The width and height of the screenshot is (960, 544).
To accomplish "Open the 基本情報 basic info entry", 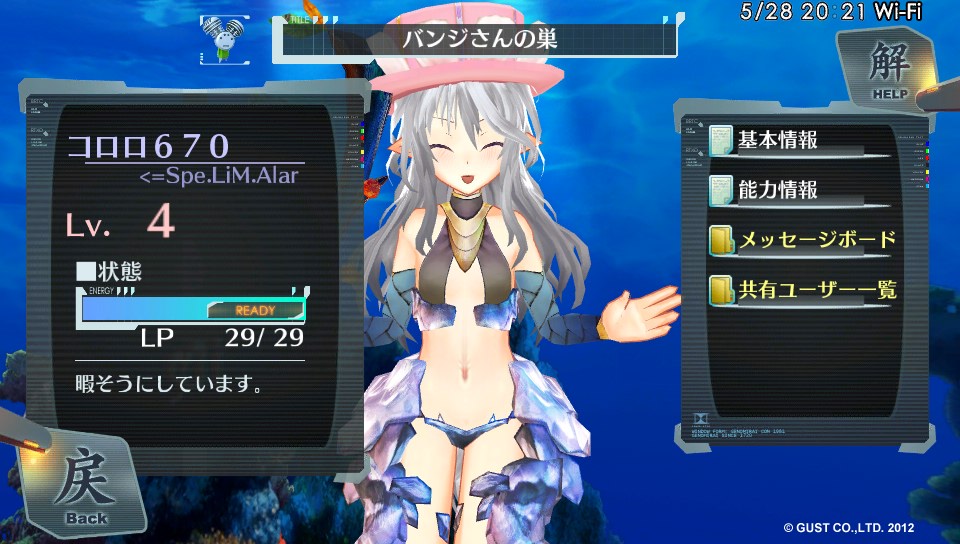I will [778, 140].
